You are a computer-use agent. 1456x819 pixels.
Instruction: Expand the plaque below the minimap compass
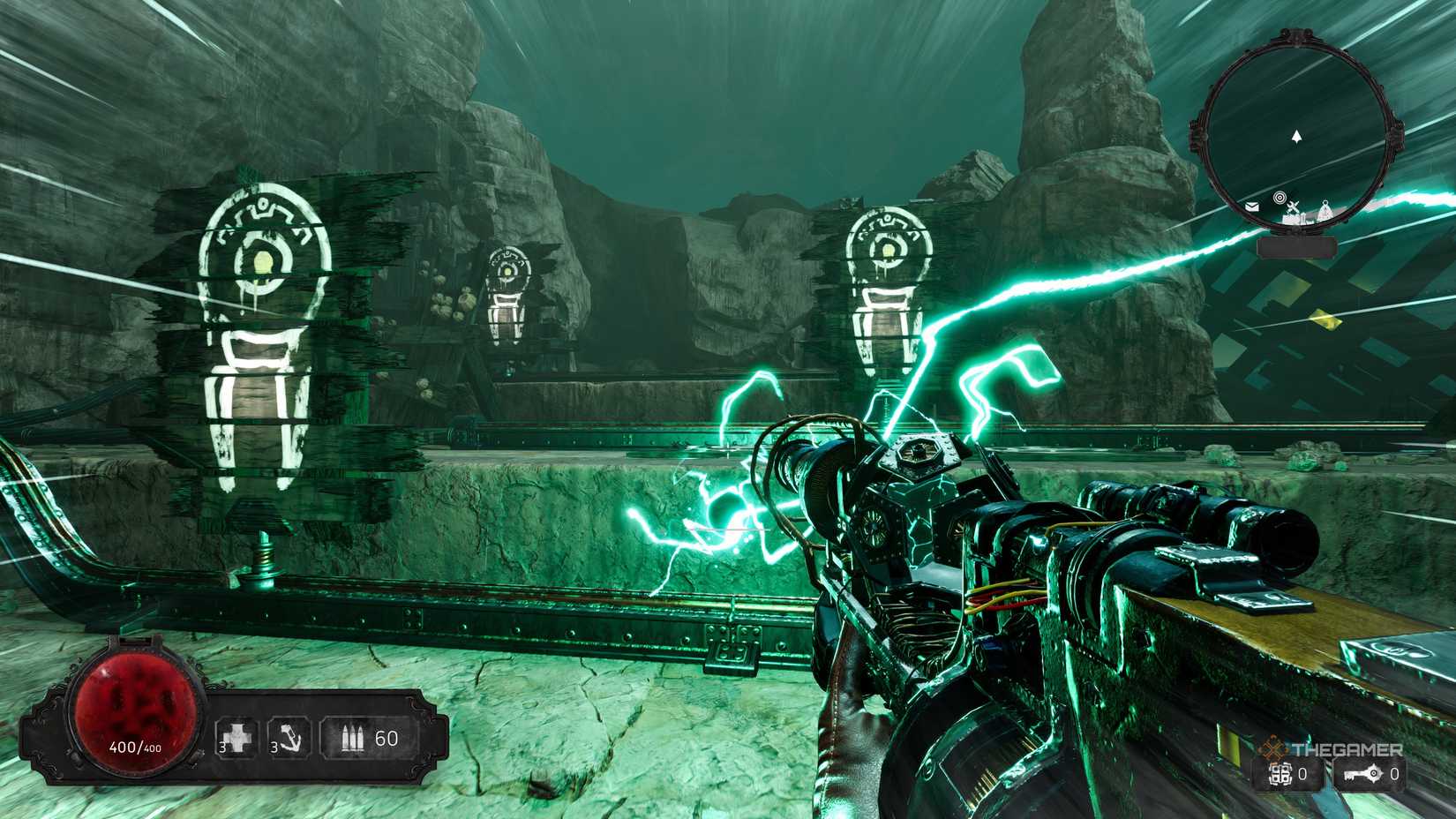pos(1297,247)
